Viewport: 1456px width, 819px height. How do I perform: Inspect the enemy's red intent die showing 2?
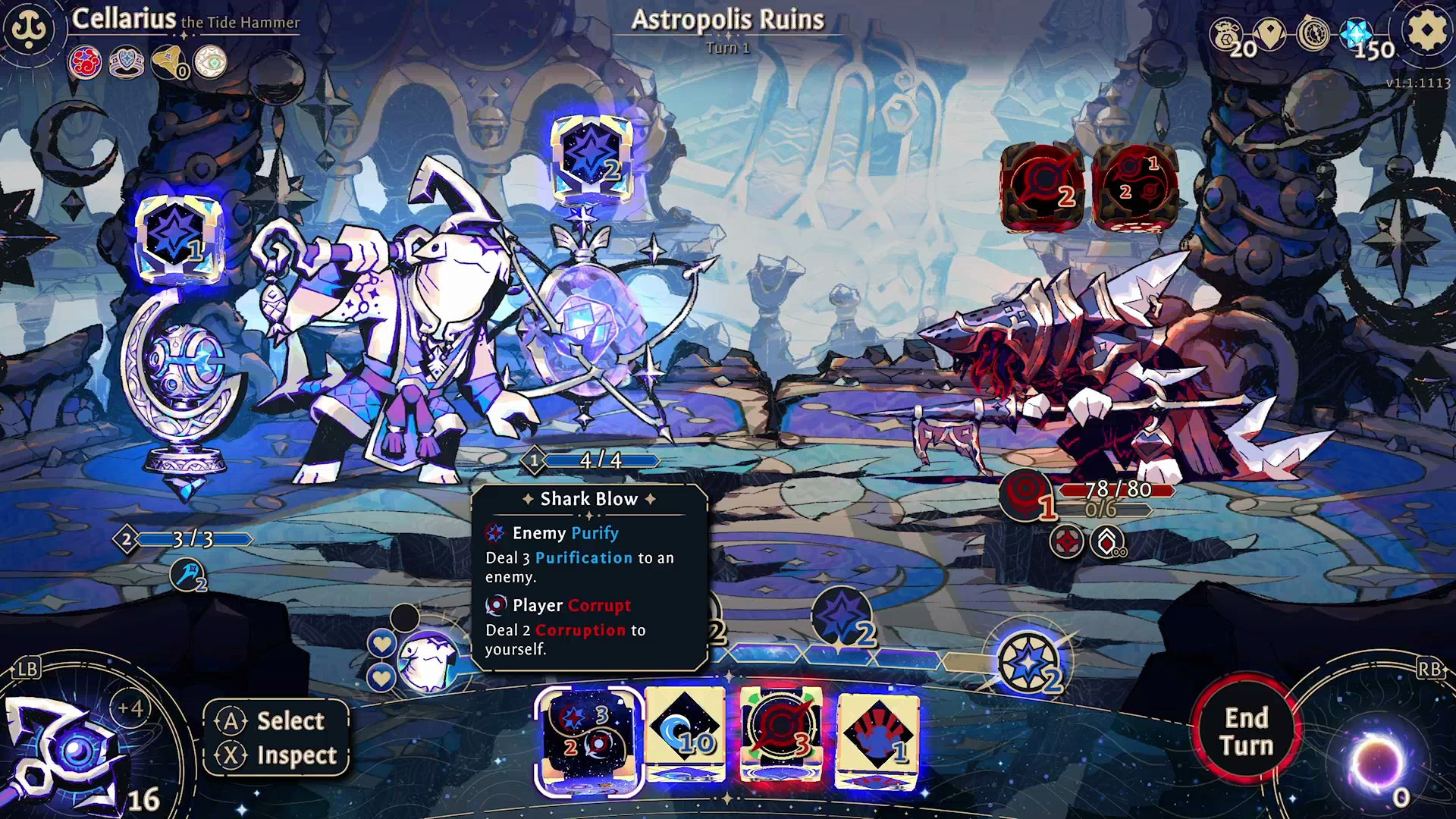[1042, 185]
